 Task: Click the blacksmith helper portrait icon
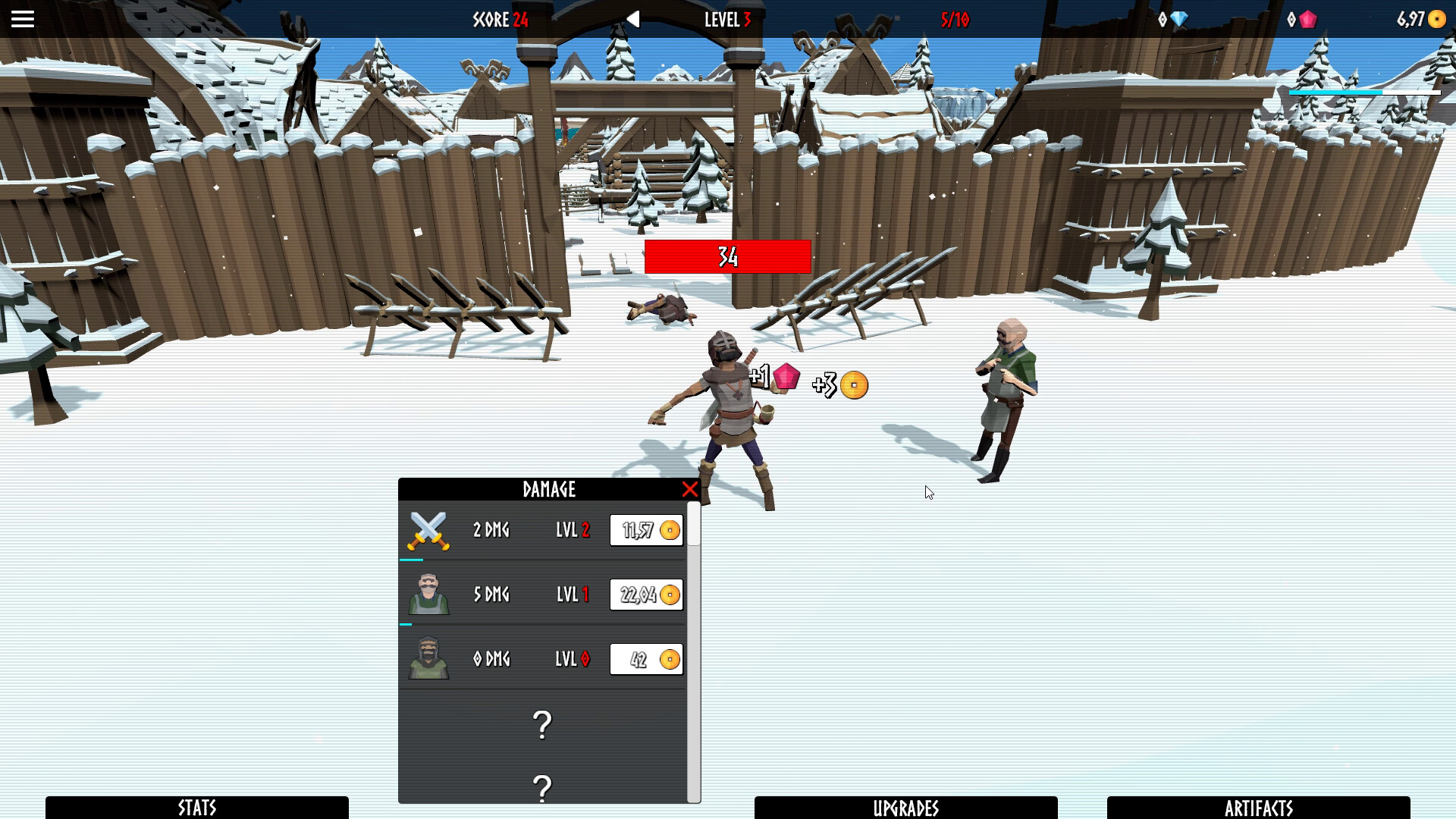[428, 595]
